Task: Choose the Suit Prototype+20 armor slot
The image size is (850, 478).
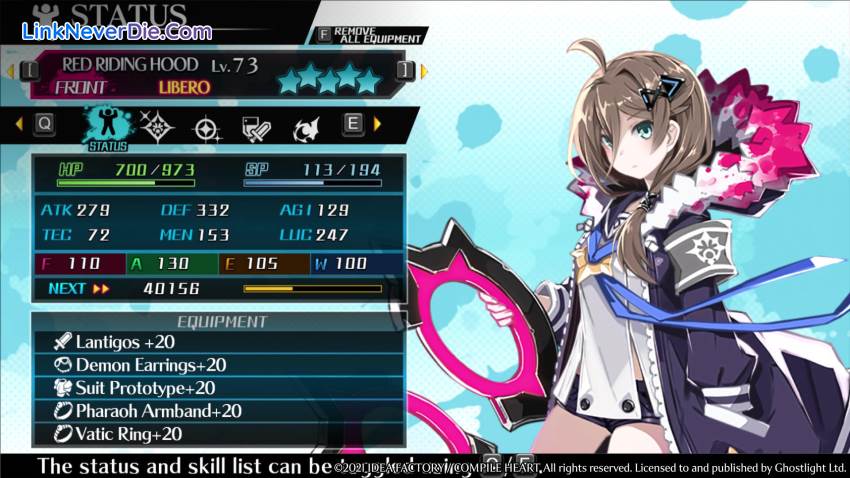Action: pyautogui.click(x=218, y=388)
